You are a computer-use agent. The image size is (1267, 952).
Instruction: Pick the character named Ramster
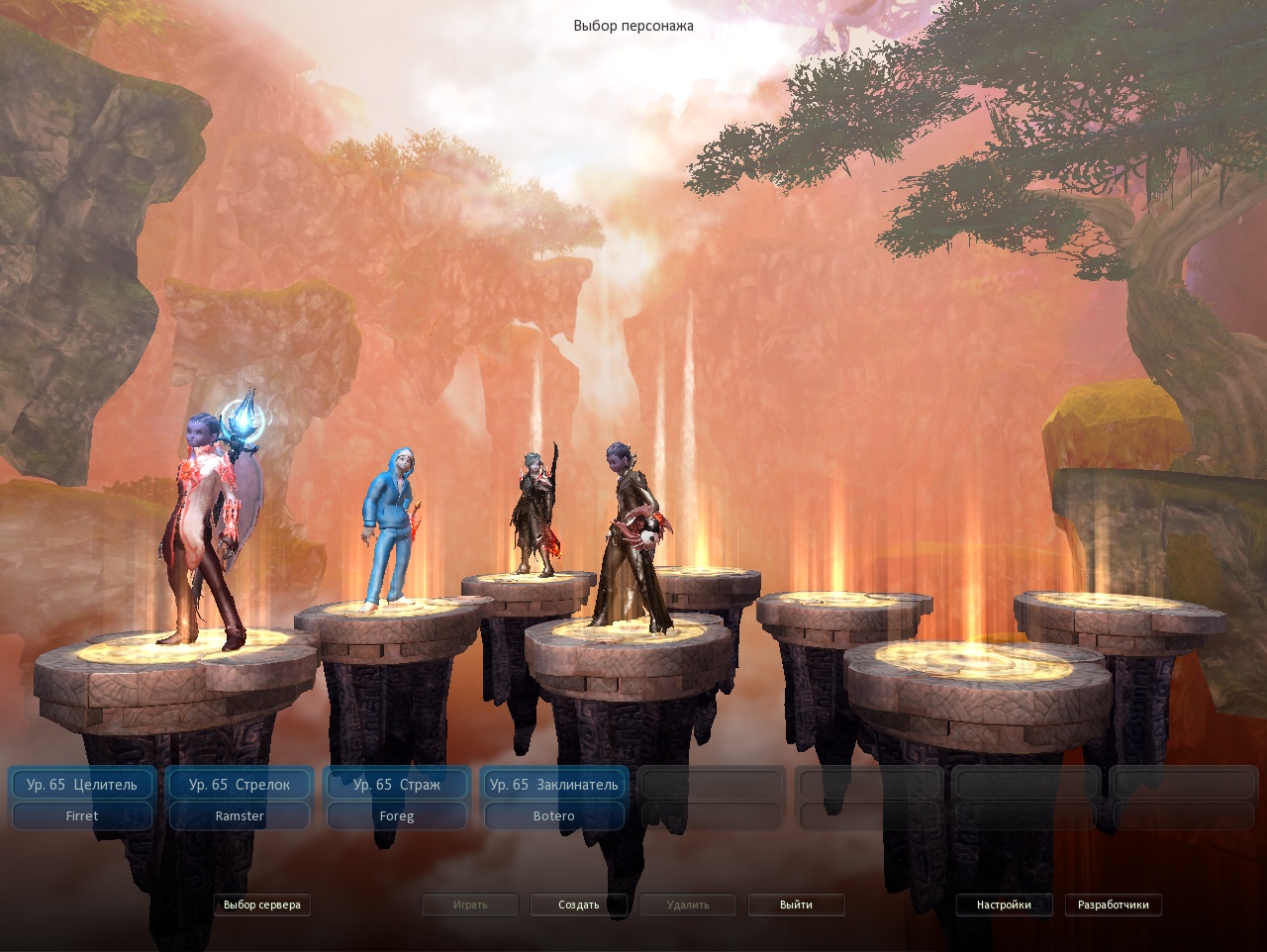tap(240, 816)
